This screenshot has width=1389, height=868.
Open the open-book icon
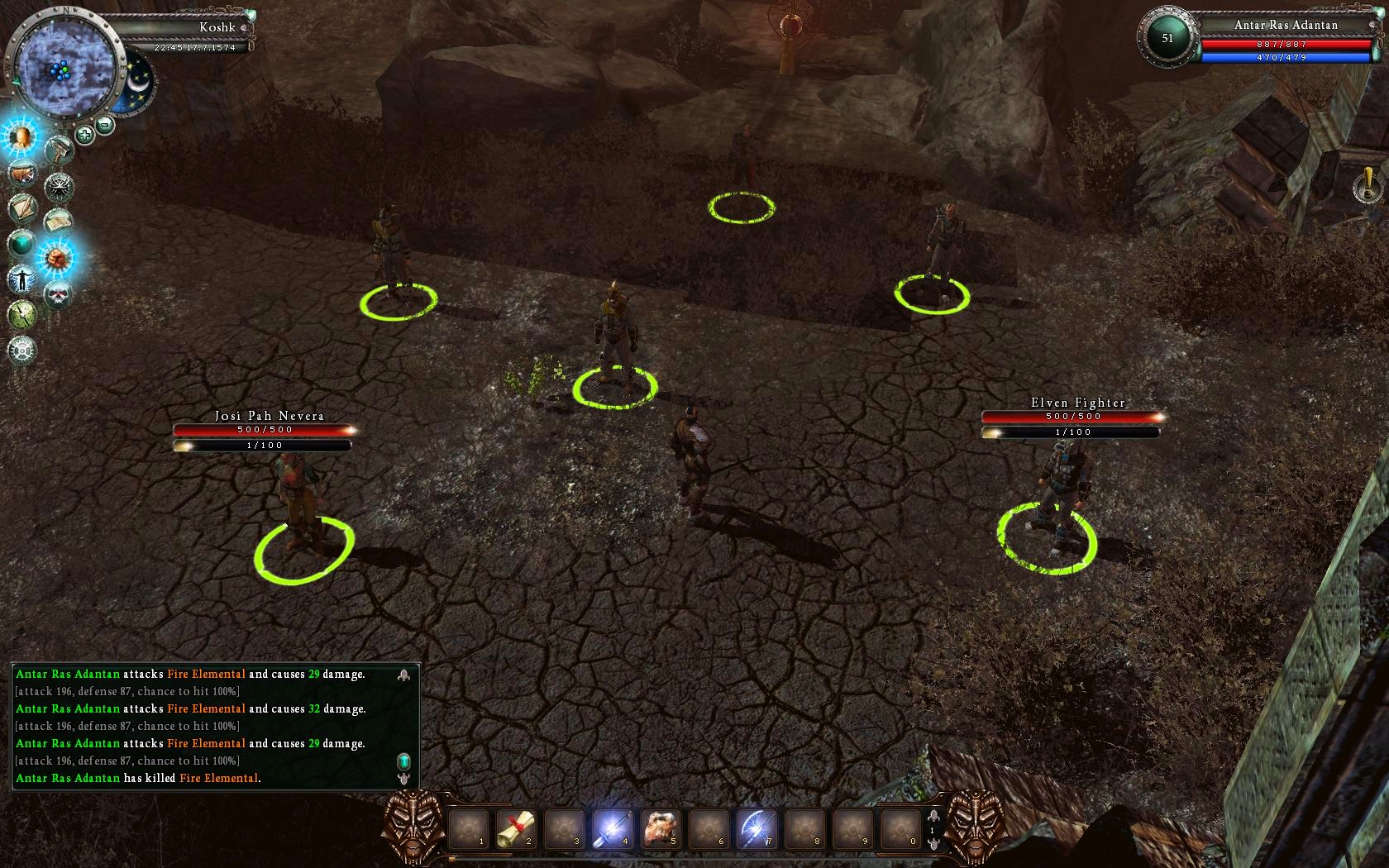tap(58, 222)
